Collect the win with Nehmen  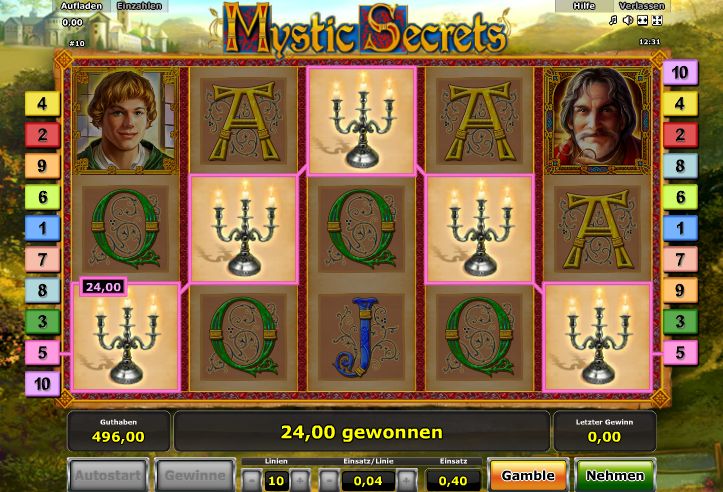tap(615, 475)
